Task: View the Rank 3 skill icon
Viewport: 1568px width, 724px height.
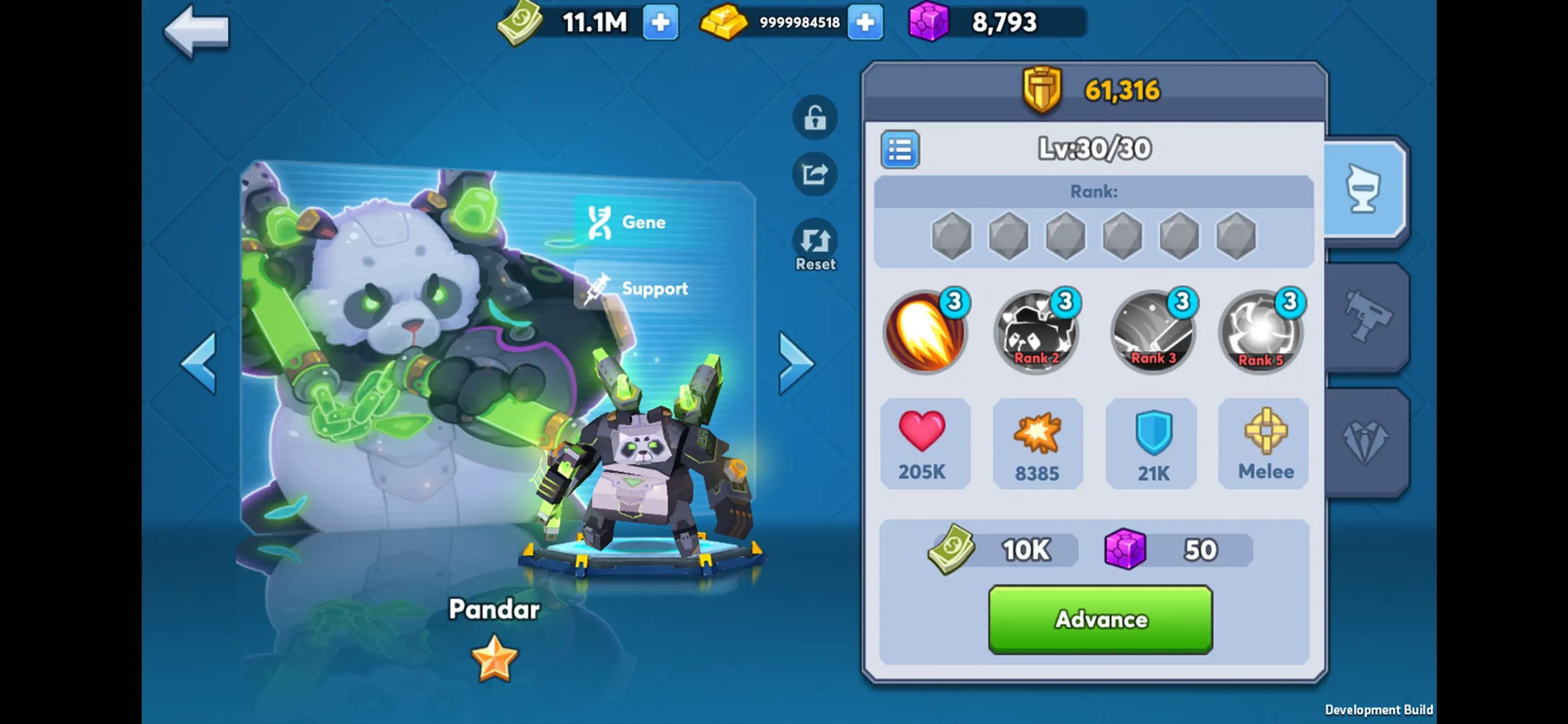Action: pos(1152,332)
